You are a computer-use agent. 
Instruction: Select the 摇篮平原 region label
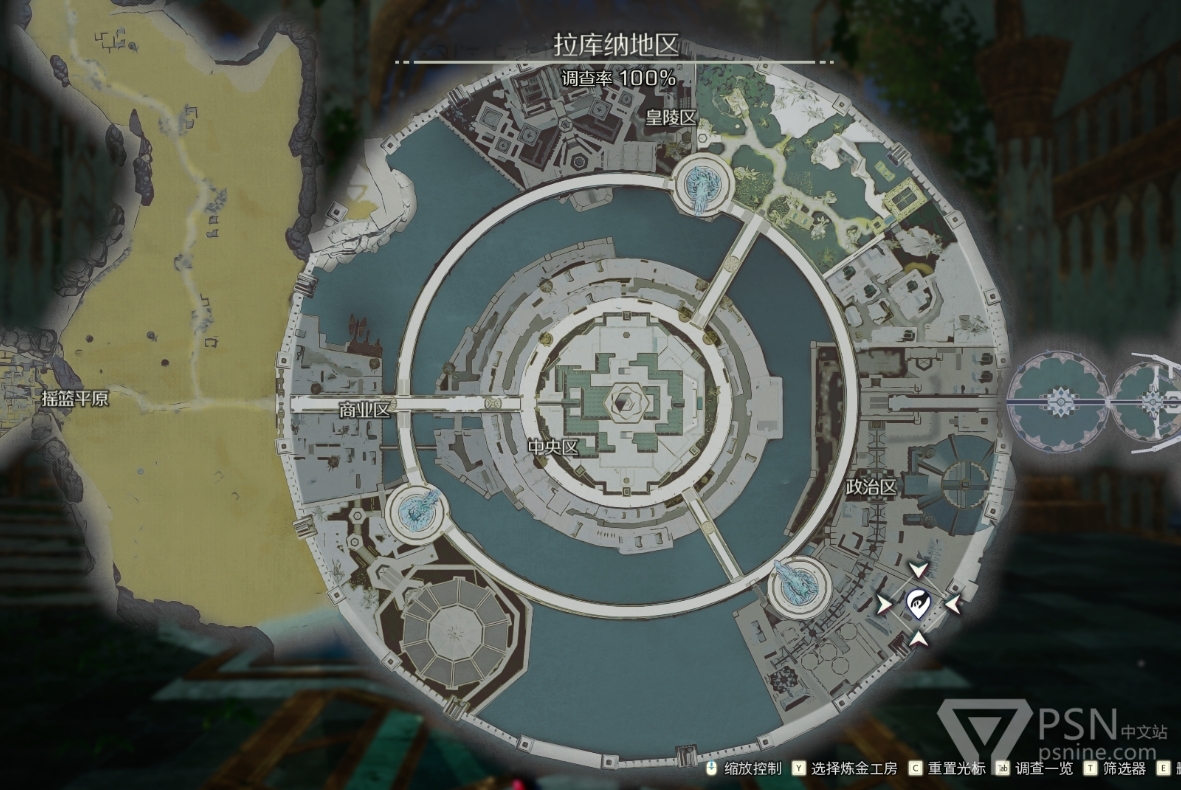[x=75, y=398]
